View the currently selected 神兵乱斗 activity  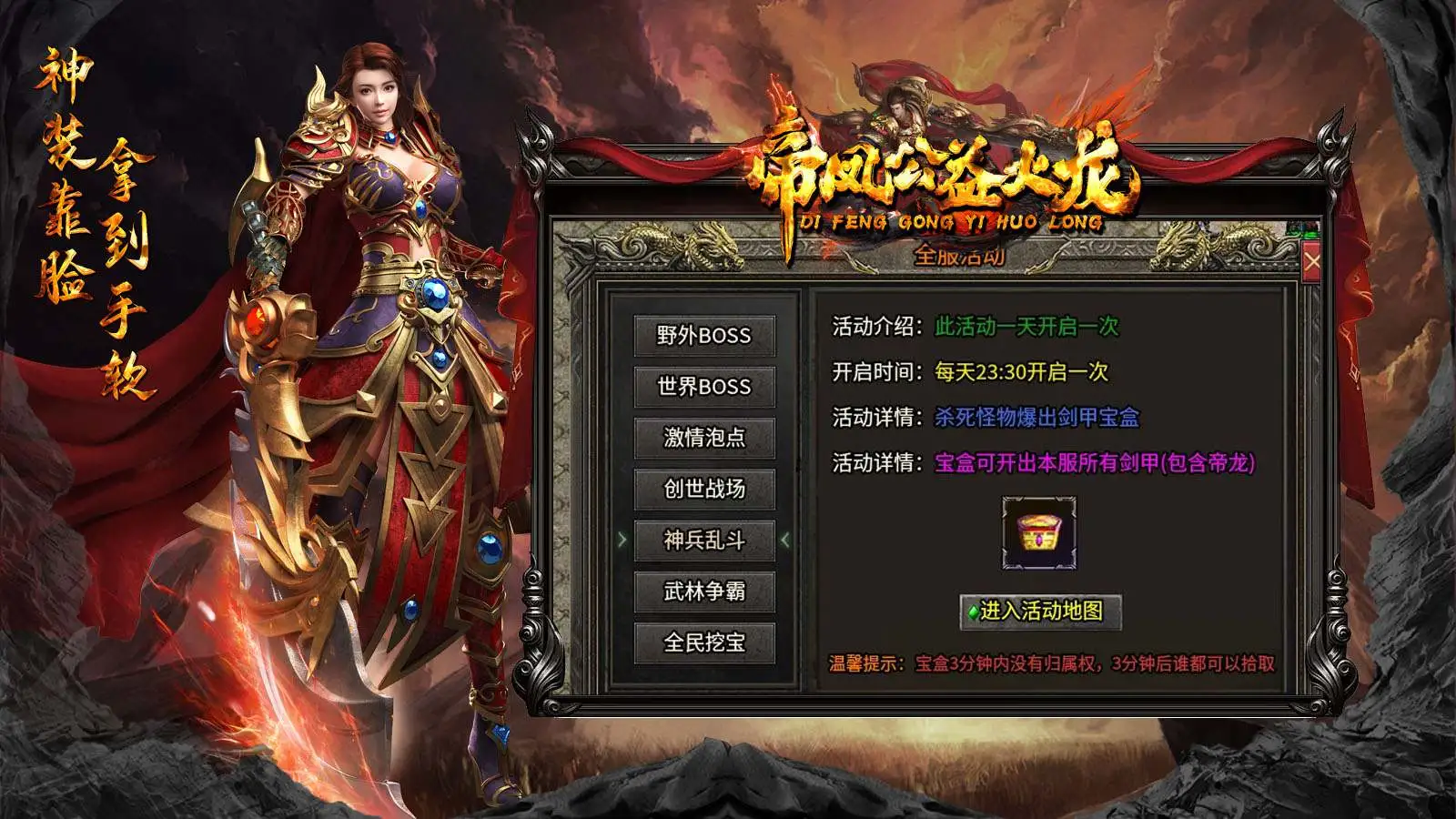[705, 540]
